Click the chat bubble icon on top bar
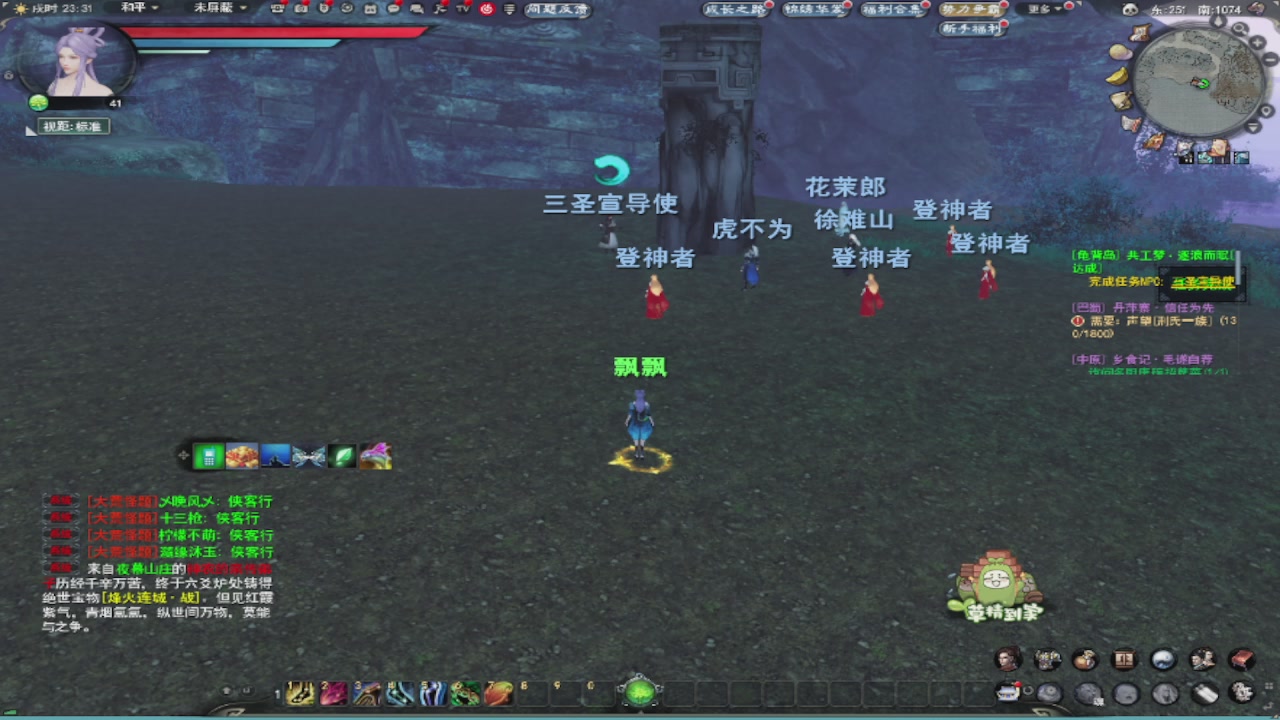 [393, 10]
